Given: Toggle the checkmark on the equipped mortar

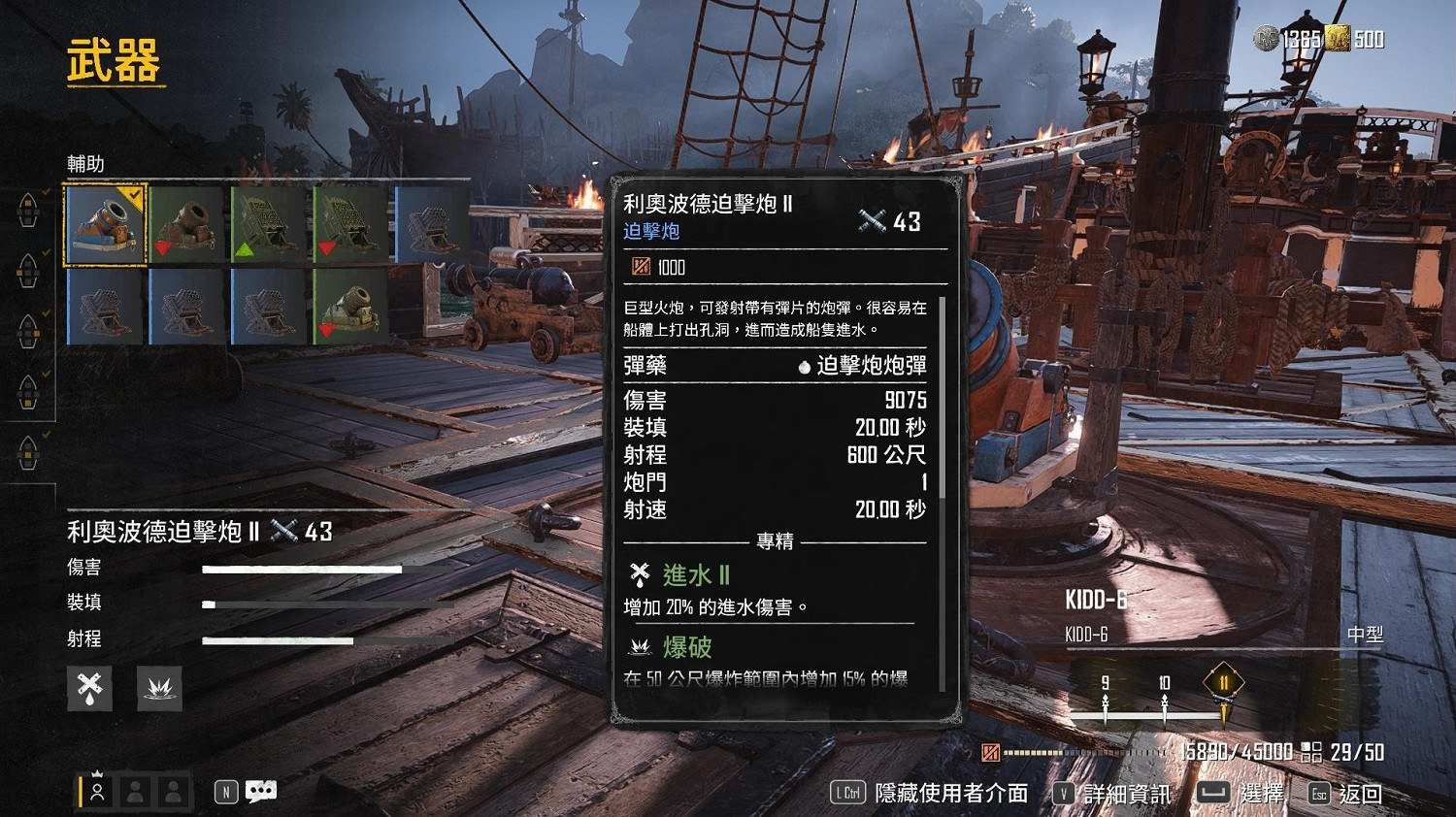Looking at the screenshot, I should click(x=134, y=196).
